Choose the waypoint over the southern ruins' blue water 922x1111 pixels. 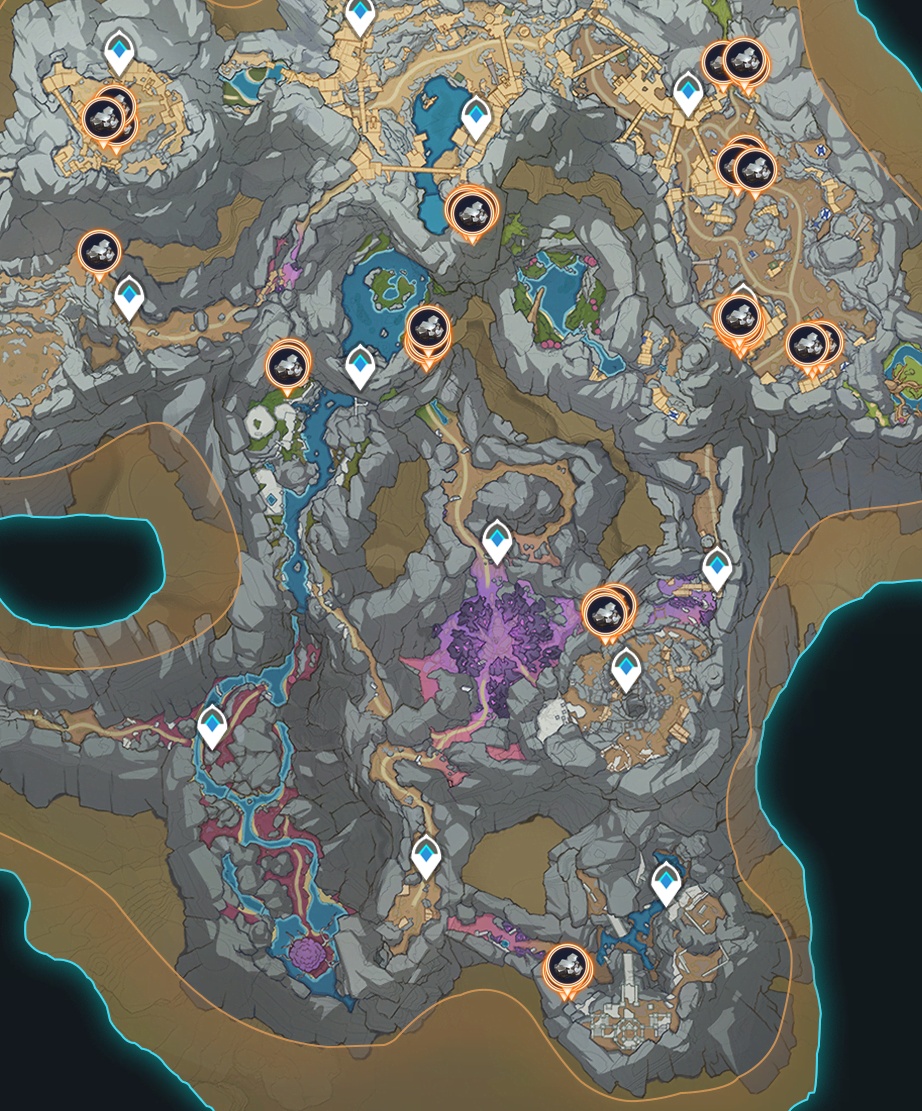666,883
